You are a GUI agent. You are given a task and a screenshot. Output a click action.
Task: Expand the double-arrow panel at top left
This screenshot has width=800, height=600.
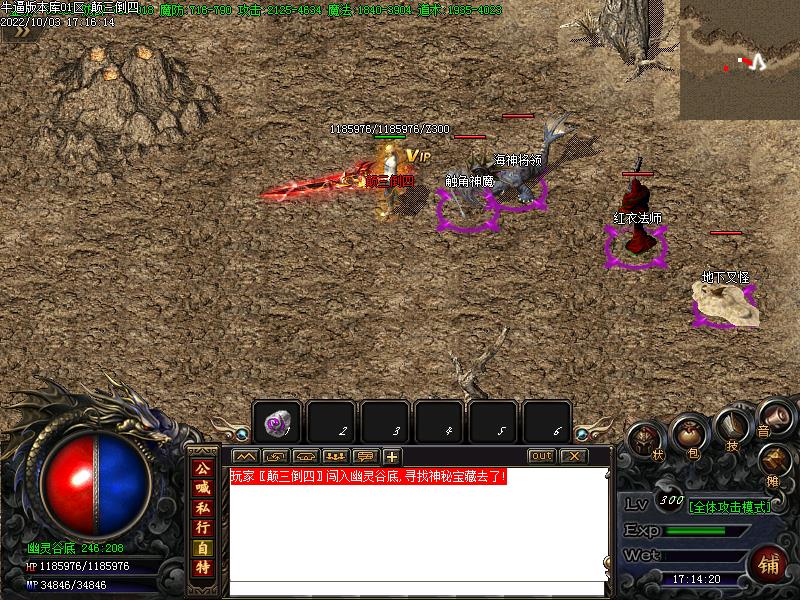coord(17,30)
